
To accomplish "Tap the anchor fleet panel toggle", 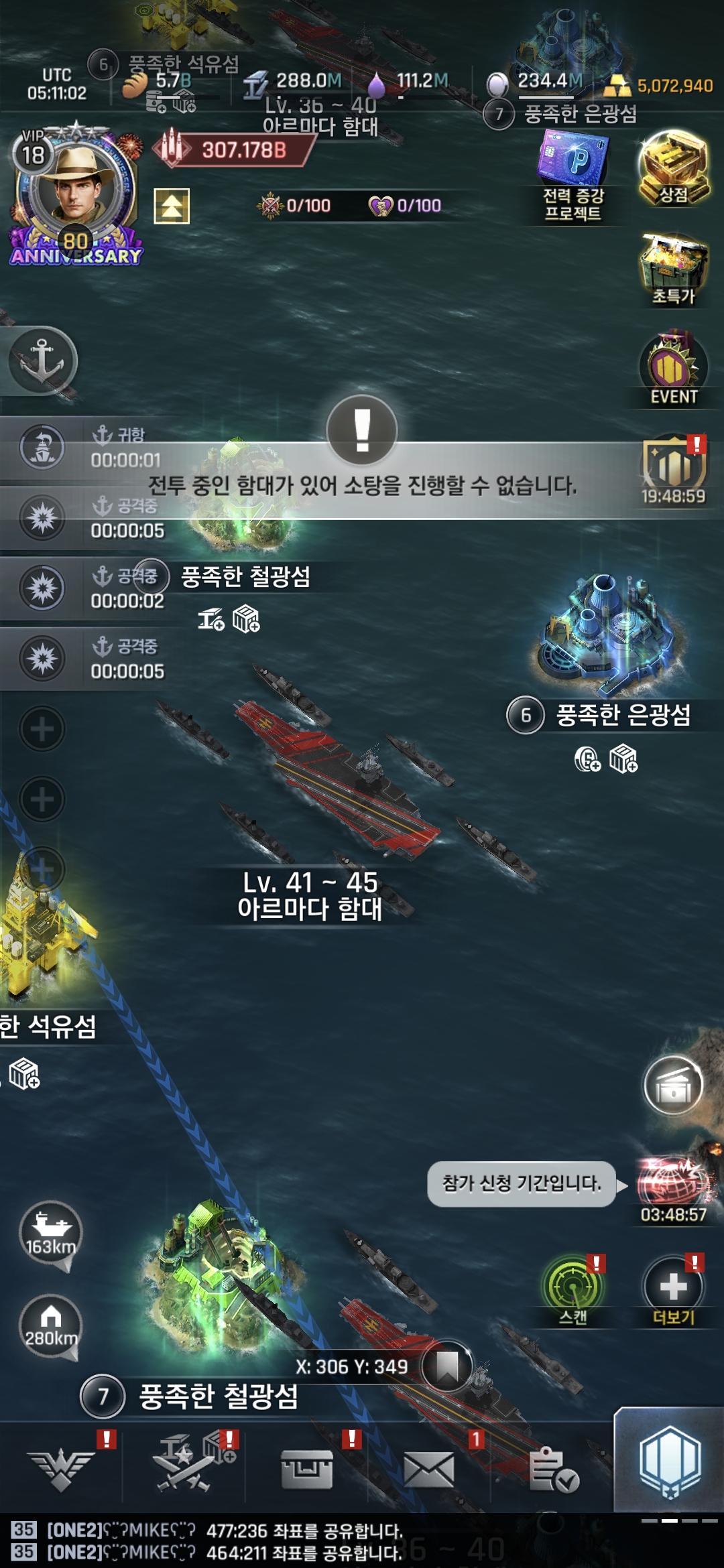I will 42,361.
